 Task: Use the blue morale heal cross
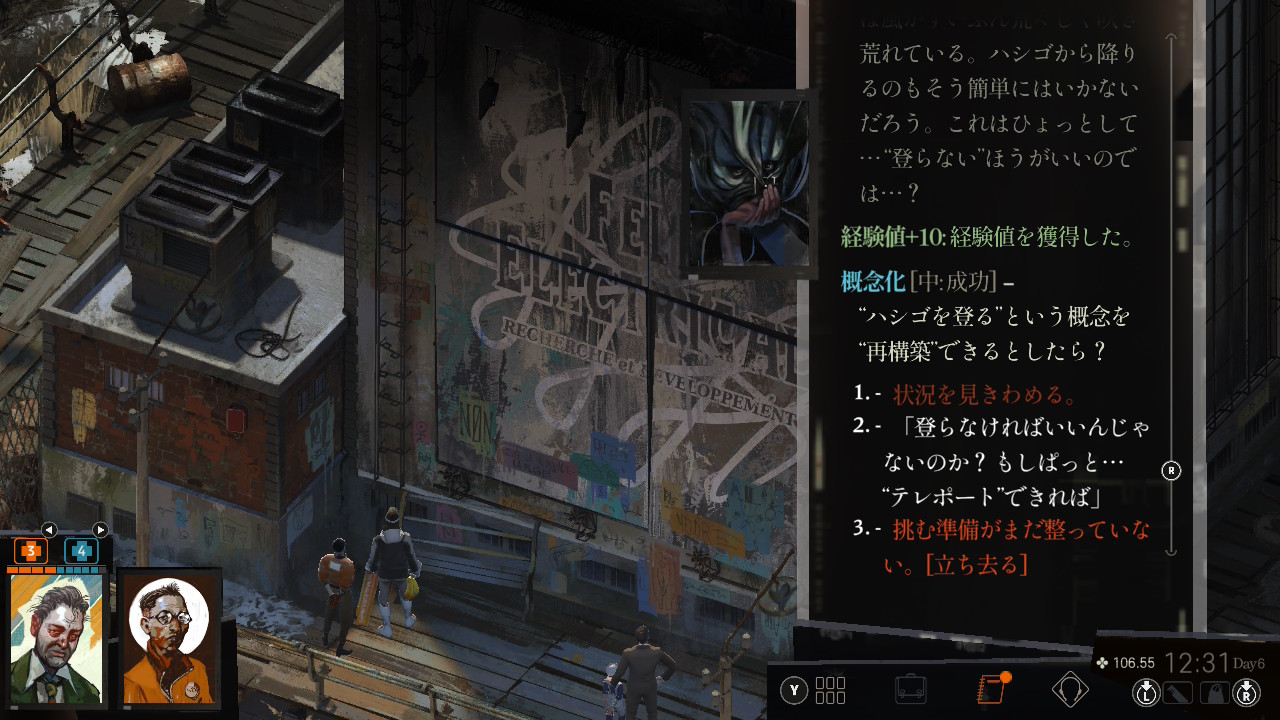point(81,550)
